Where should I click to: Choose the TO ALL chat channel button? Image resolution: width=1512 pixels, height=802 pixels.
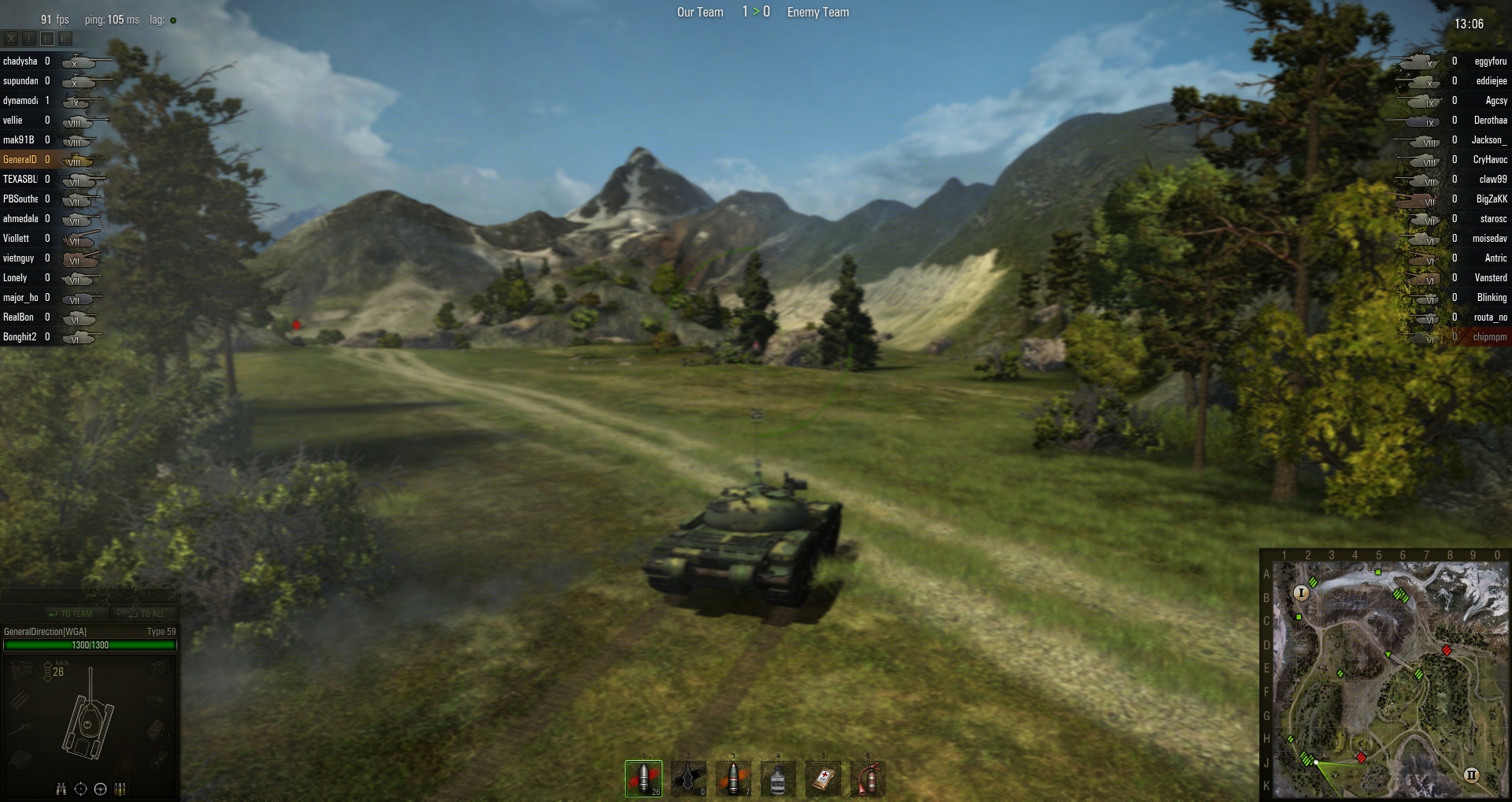(142, 614)
